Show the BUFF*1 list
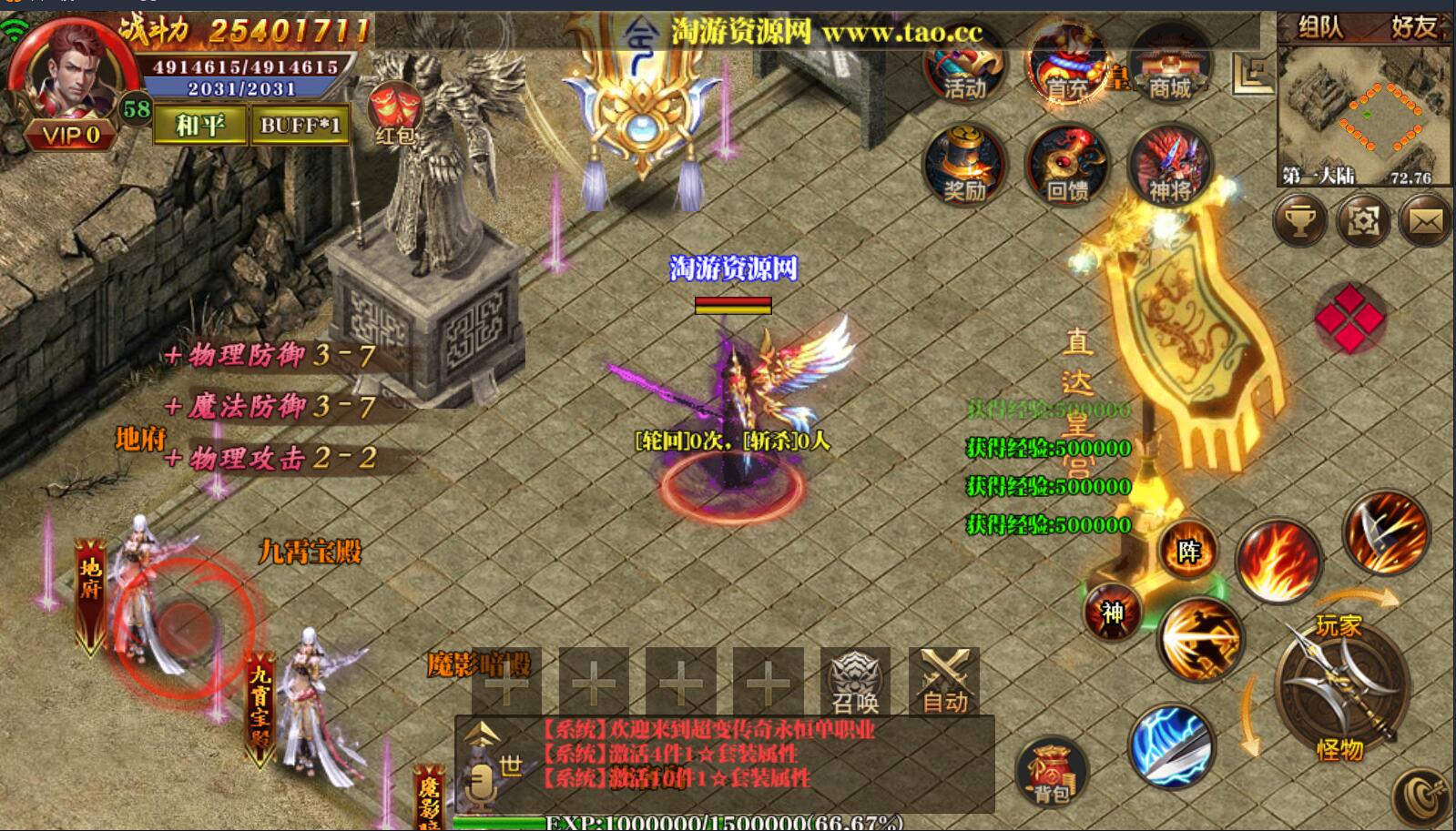This screenshot has width=1456, height=831. [300, 125]
